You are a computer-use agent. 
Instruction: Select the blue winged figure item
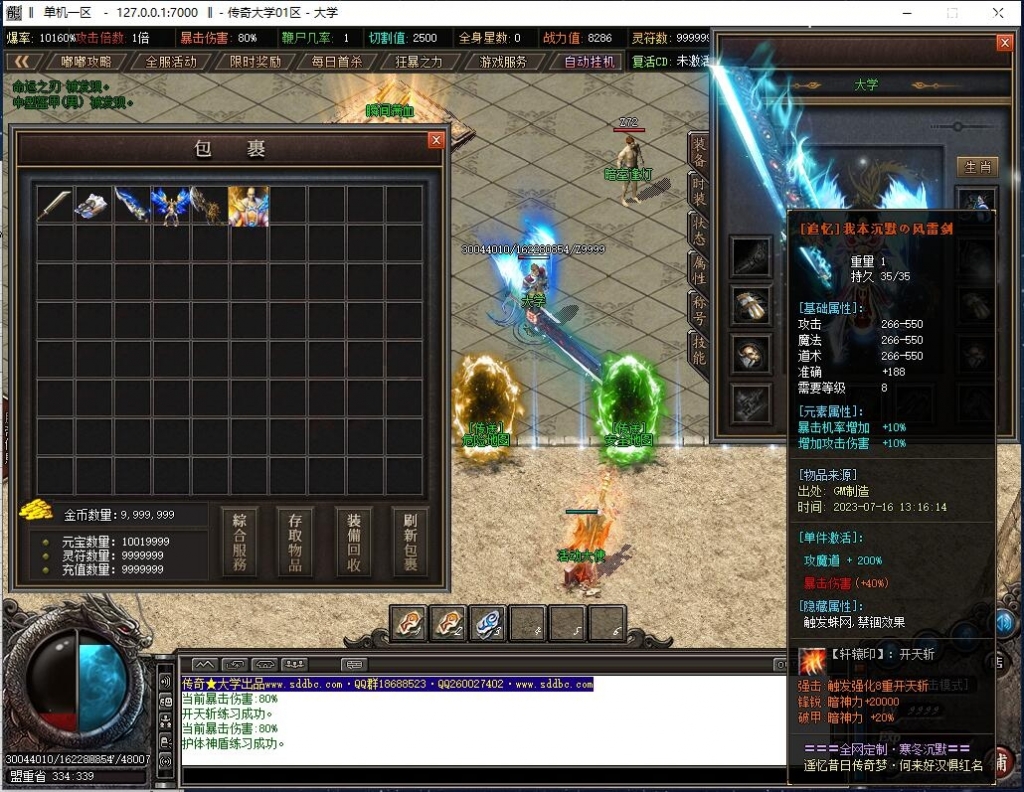pos(170,205)
